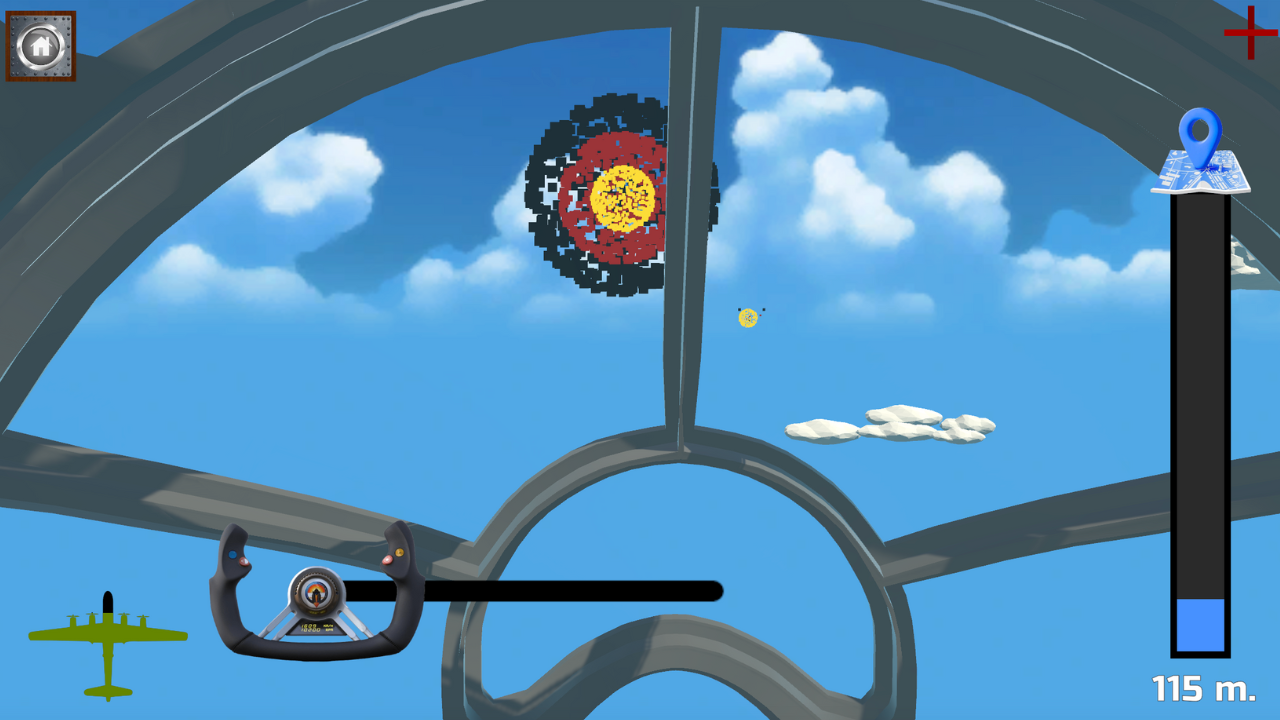Click the red crosshair marker top-right
This screenshot has width=1280, height=720.
[x=1250, y=35]
